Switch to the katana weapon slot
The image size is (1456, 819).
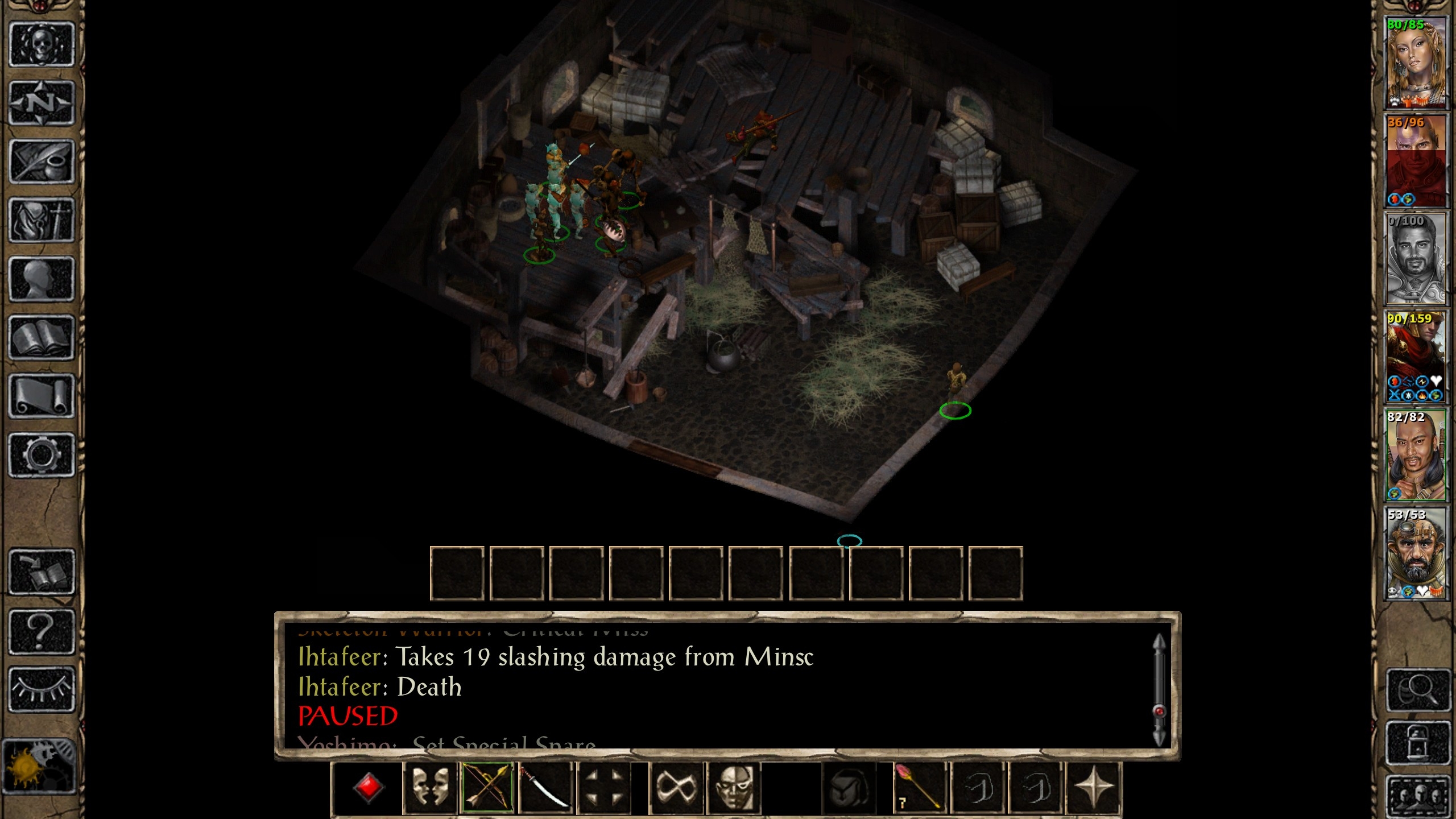pyautogui.click(x=545, y=788)
